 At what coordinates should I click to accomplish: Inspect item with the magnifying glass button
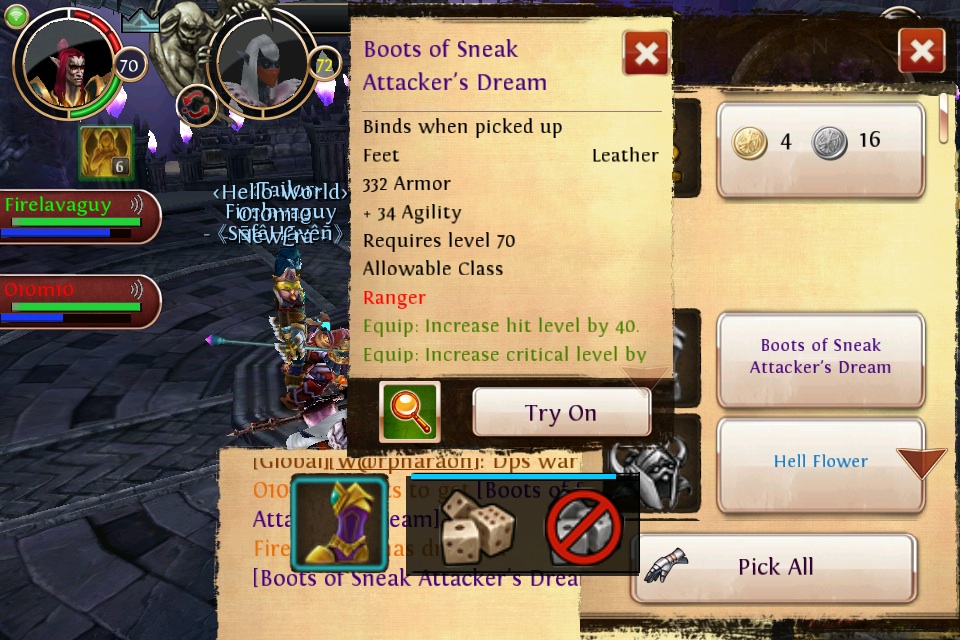(409, 412)
